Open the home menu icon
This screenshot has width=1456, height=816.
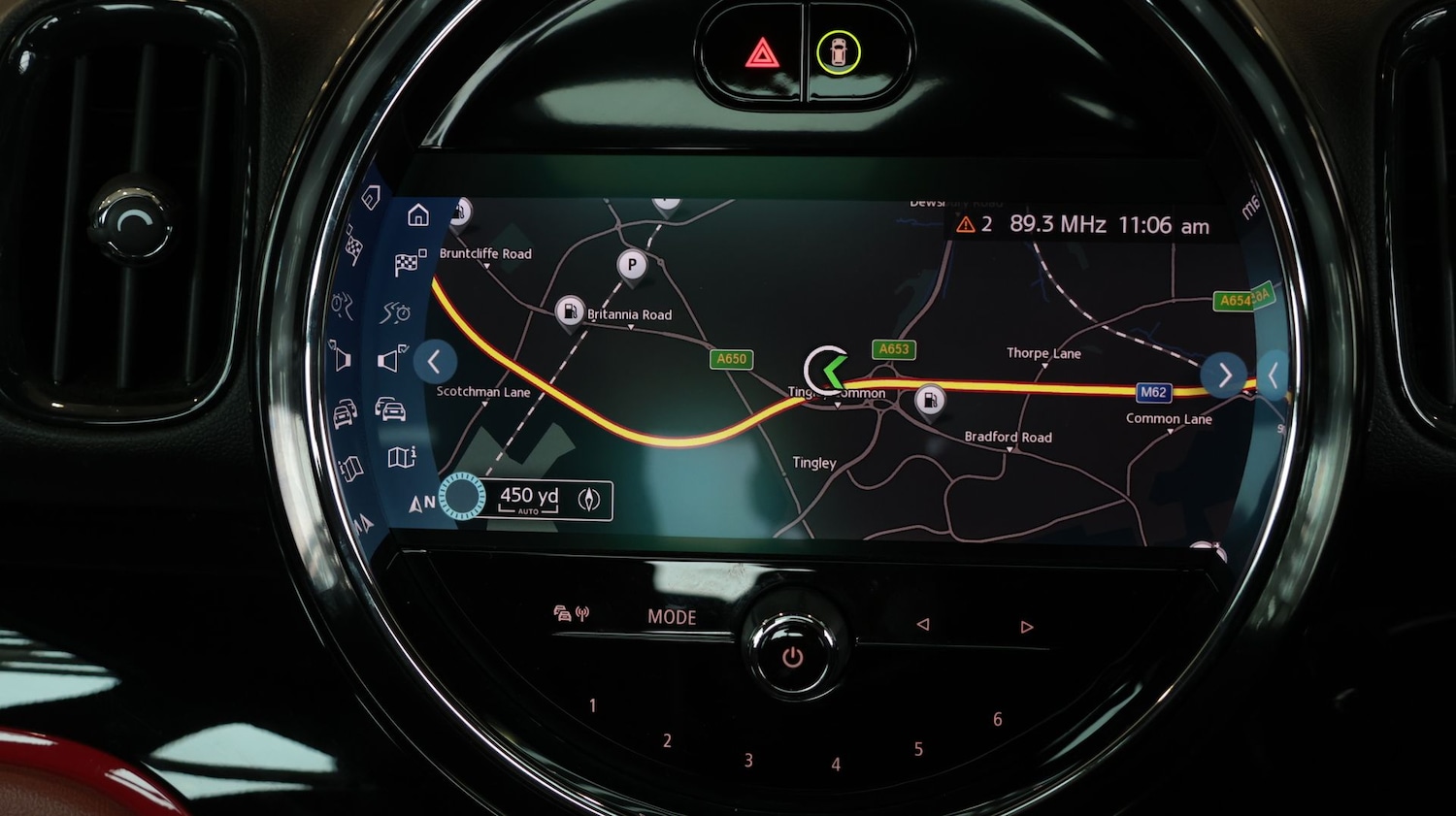(x=418, y=215)
